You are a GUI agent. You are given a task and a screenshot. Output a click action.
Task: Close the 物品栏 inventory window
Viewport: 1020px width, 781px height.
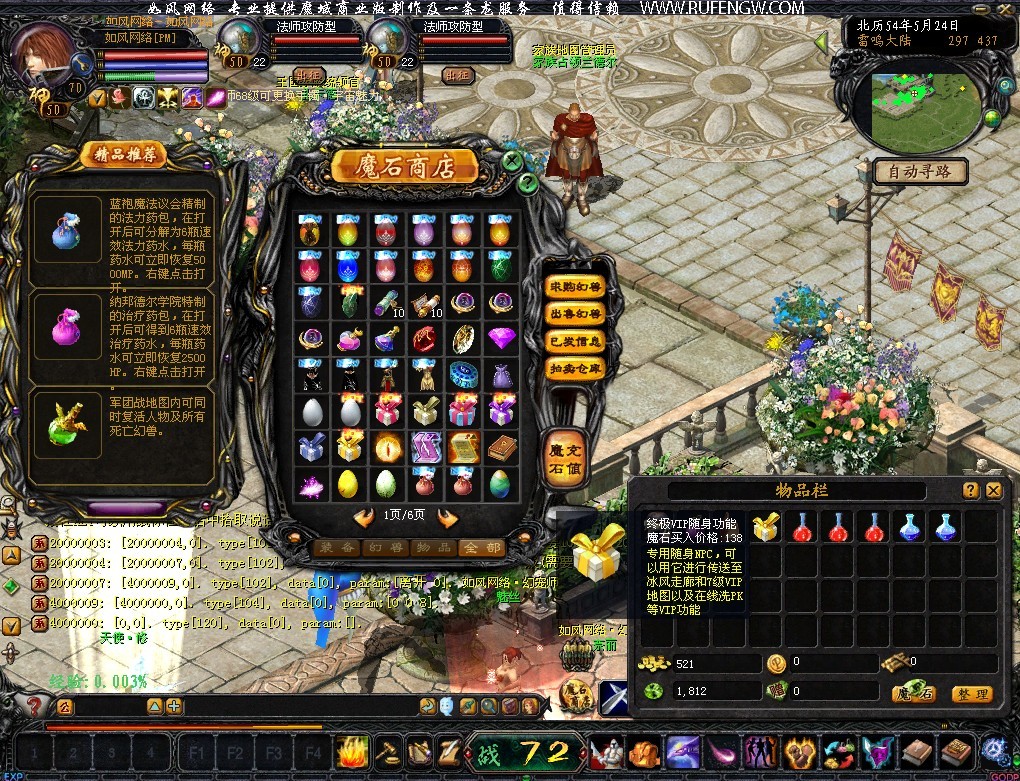point(993,490)
